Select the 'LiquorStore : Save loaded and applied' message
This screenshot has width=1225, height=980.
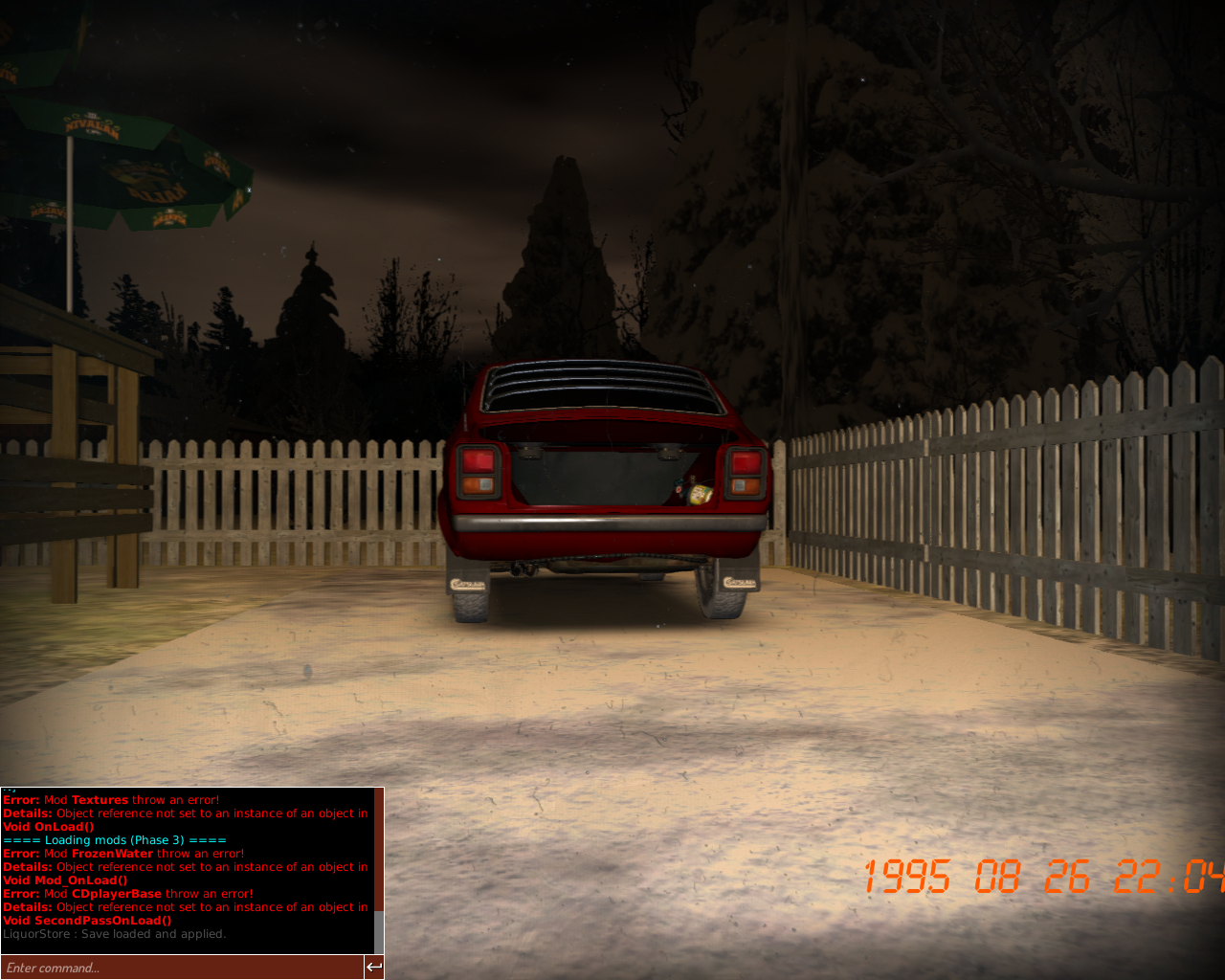115,933
